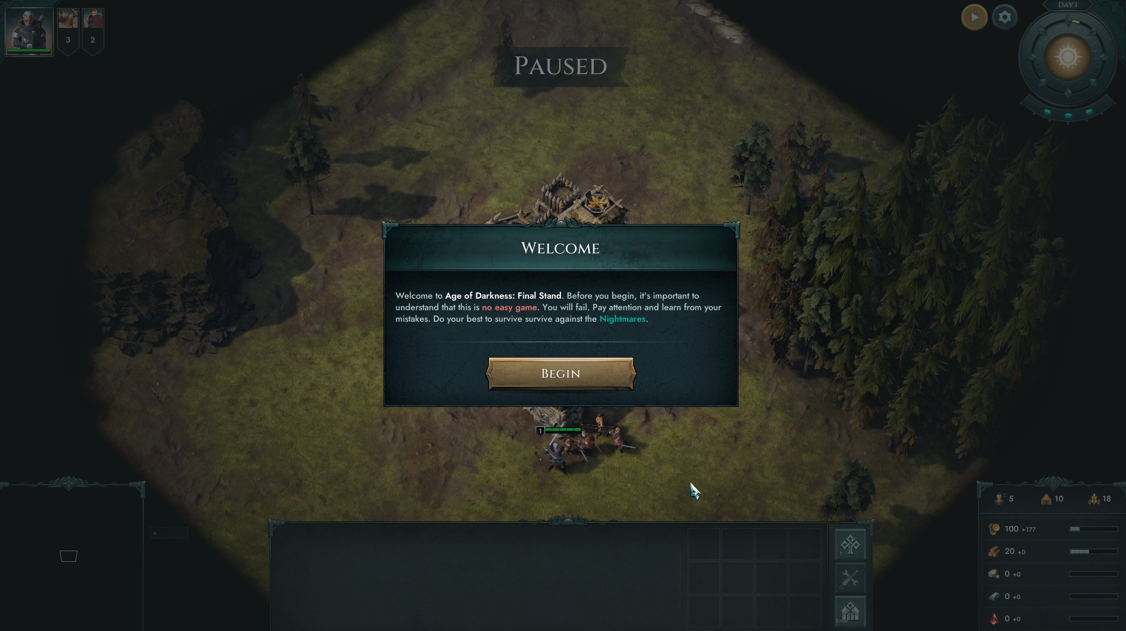This screenshot has width=1126, height=631.
Task: Begin the game from the Welcome dialog
Action: pyautogui.click(x=560, y=374)
